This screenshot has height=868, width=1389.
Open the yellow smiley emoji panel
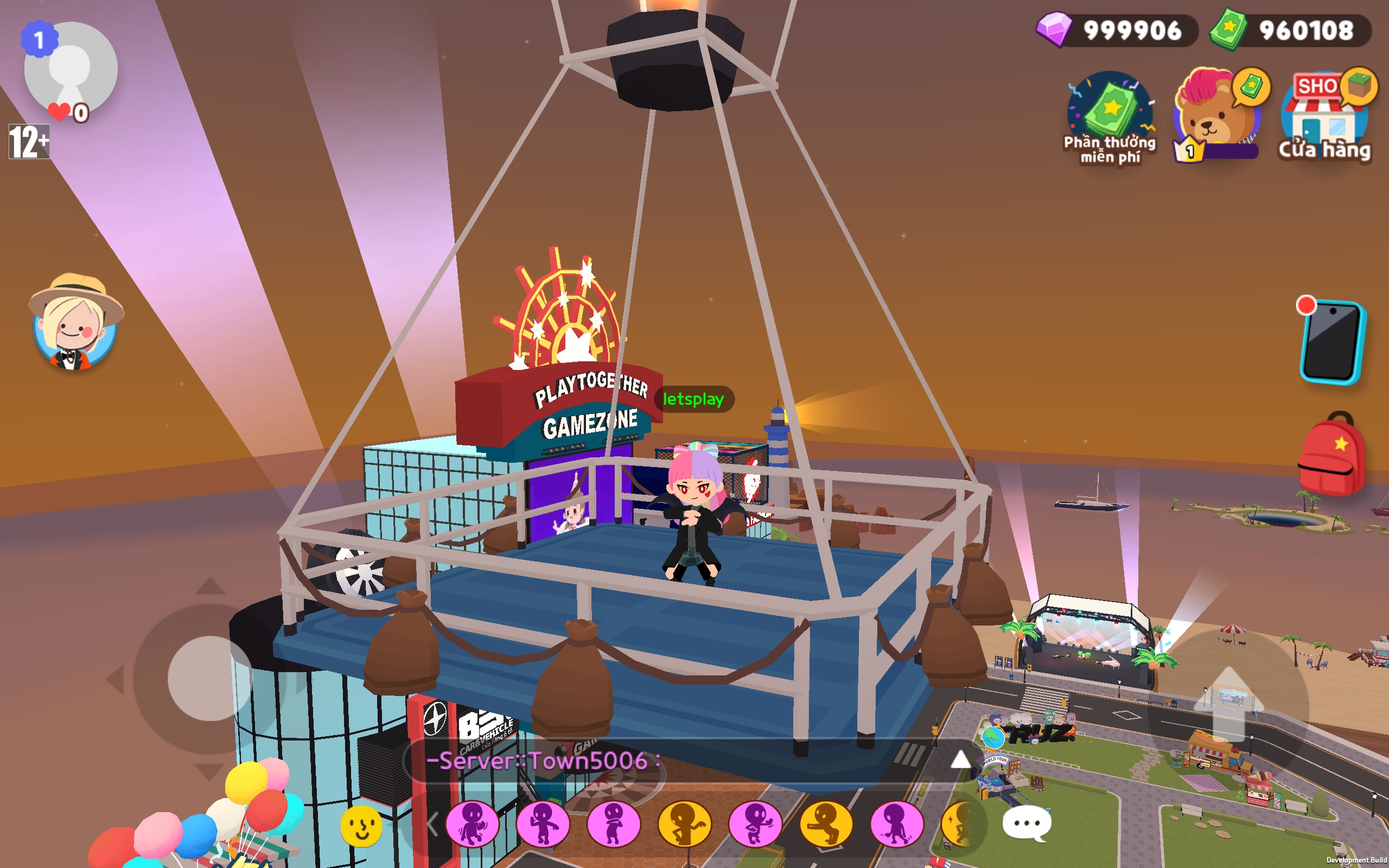(x=361, y=826)
